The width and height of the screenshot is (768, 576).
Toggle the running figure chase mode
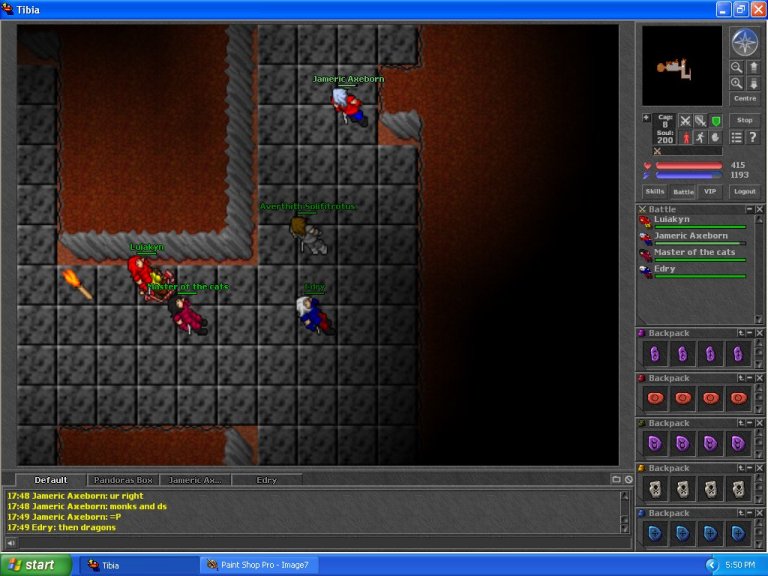(700, 137)
